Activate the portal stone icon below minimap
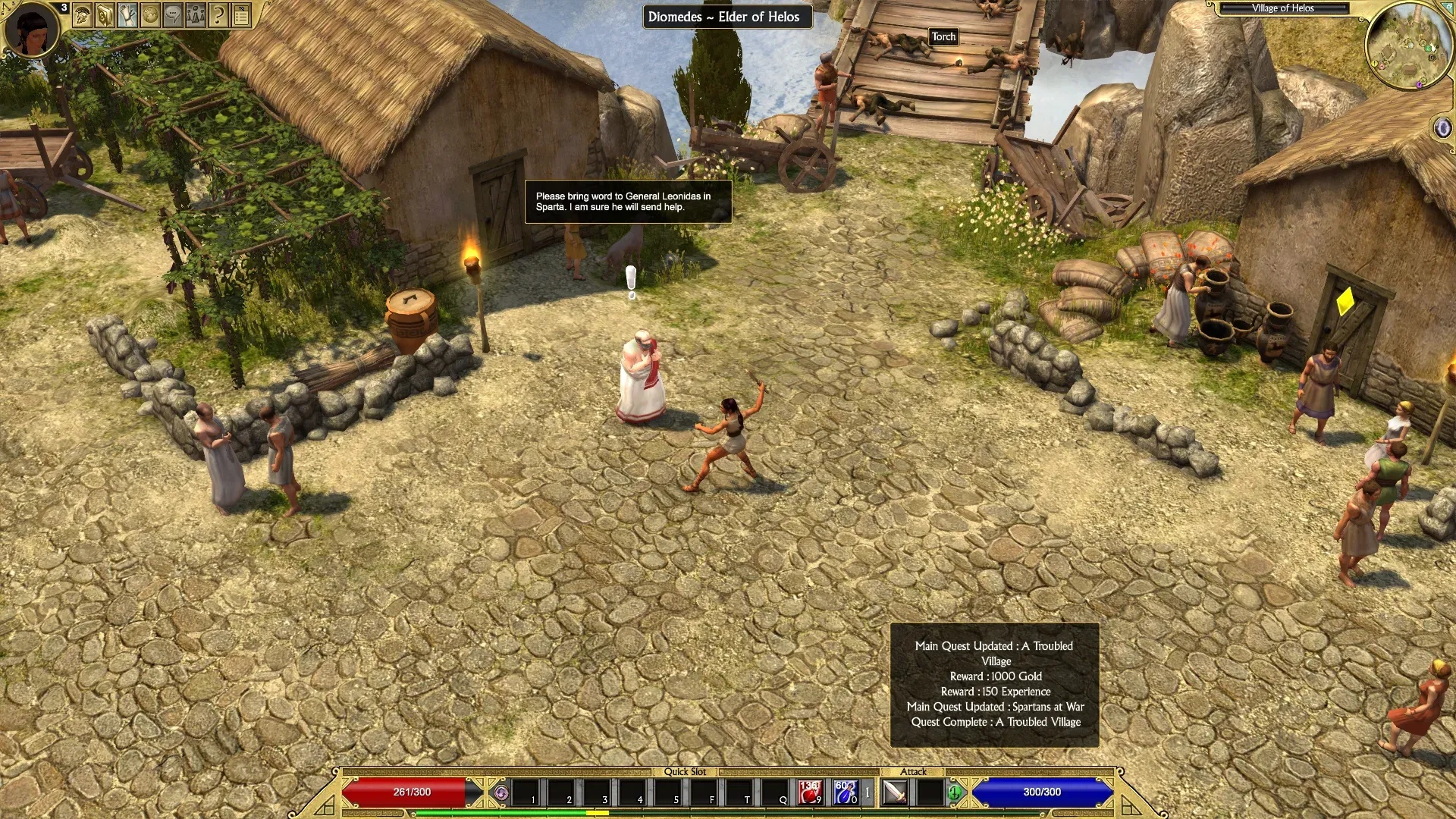The width and height of the screenshot is (1456, 819). (1442, 127)
